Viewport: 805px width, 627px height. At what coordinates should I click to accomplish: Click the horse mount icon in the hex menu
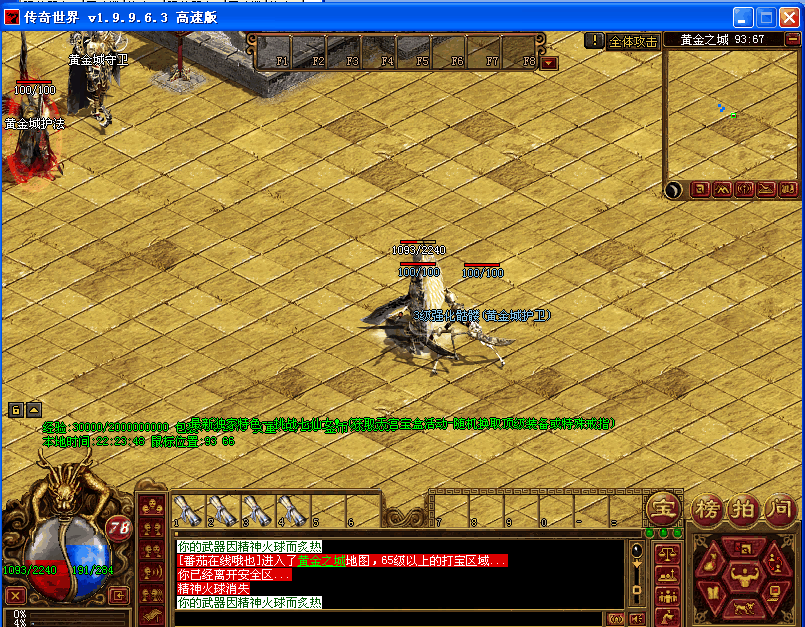742,608
